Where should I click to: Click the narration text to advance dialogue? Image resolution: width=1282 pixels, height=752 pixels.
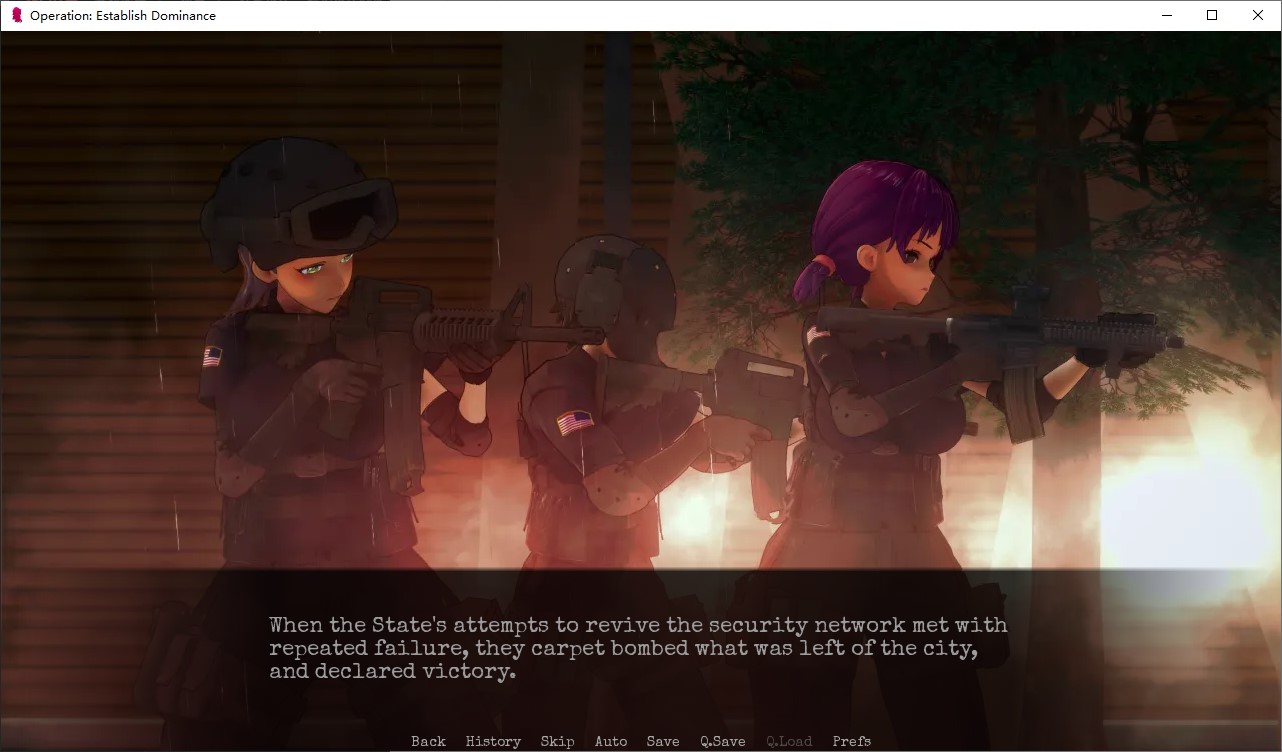pyautogui.click(x=637, y=648)
